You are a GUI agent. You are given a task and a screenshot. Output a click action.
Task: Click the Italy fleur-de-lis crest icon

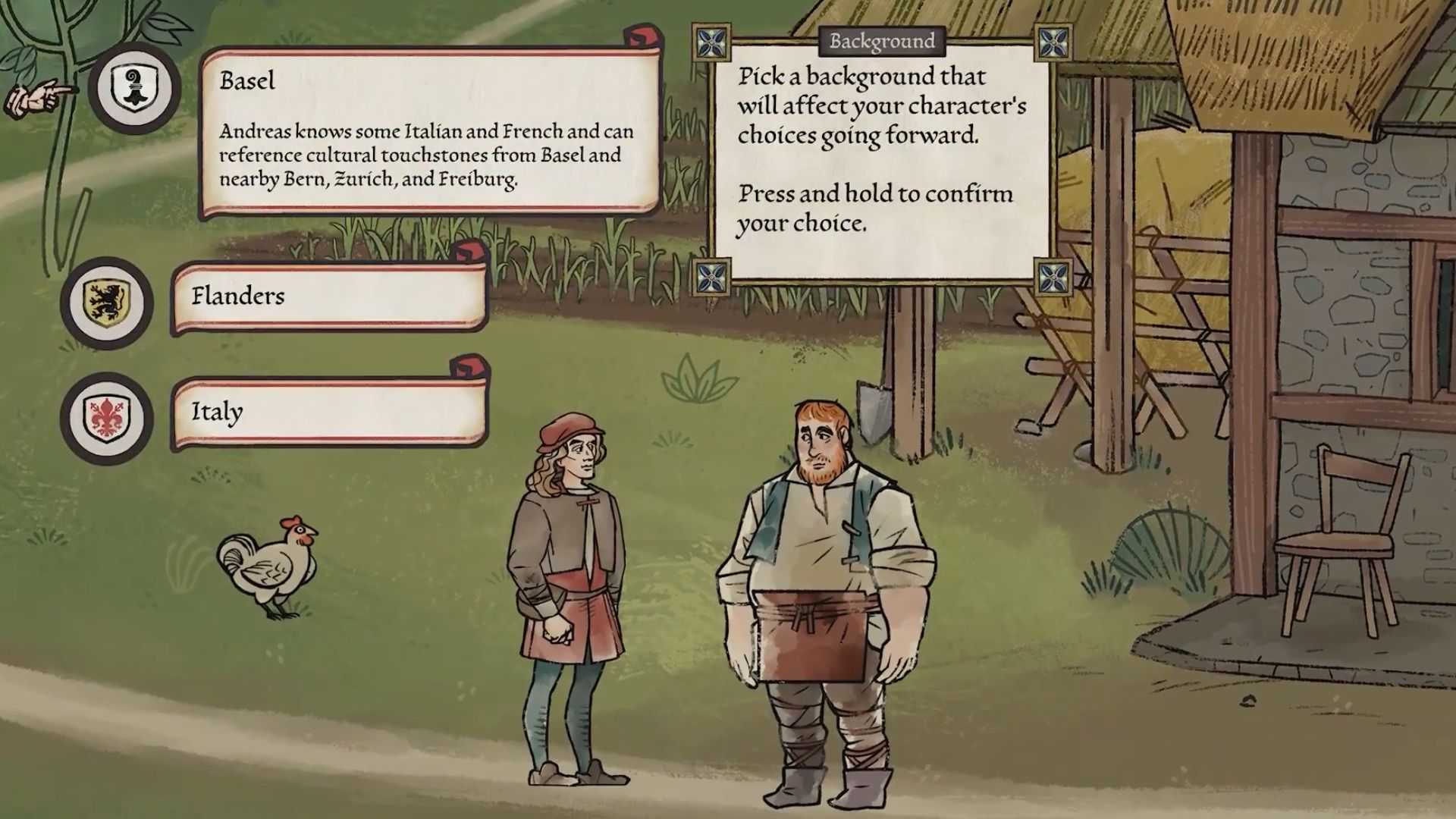[107, 418]
